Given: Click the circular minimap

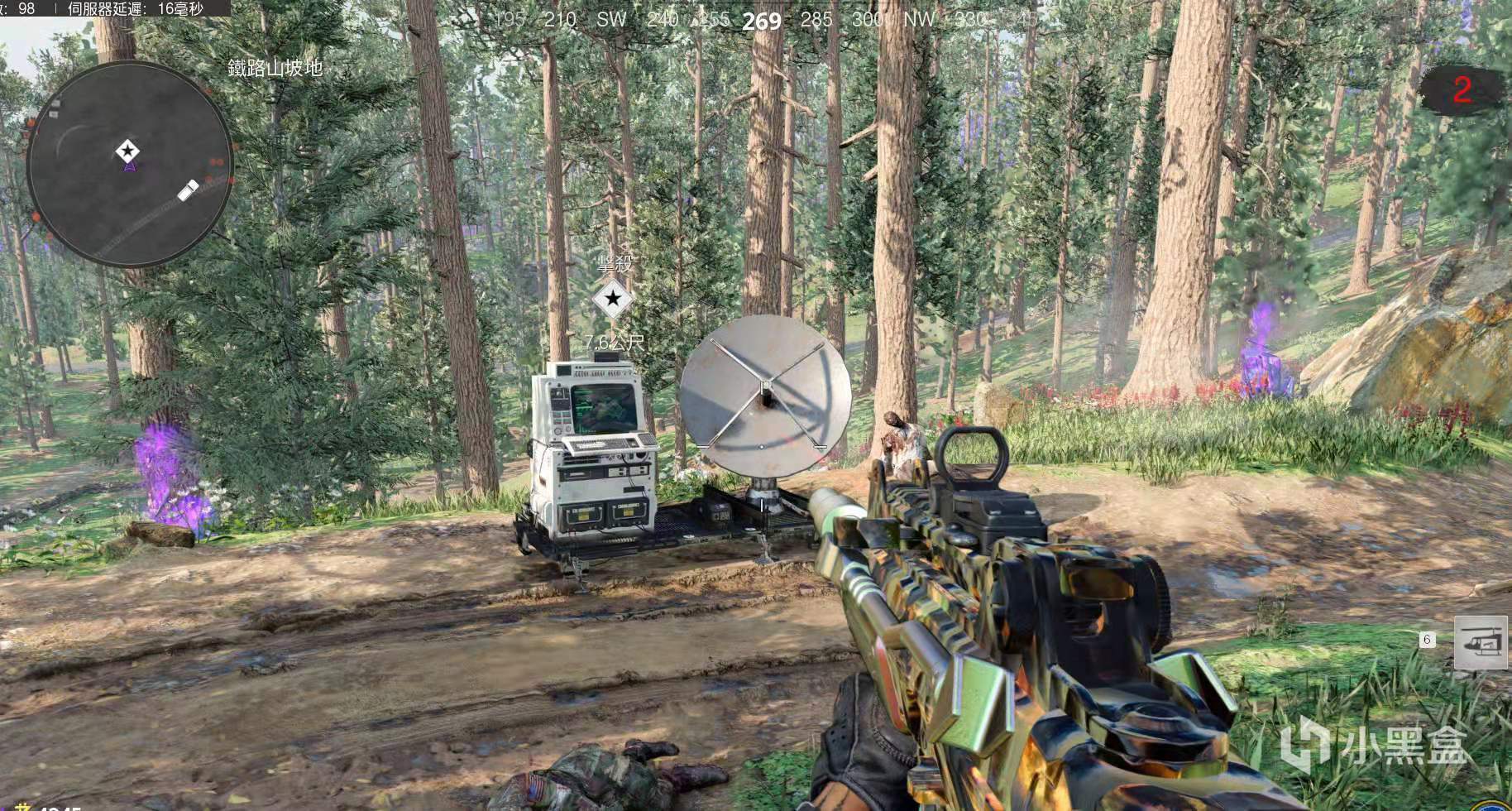Looking at the screenshot, I should pos(130,166).
